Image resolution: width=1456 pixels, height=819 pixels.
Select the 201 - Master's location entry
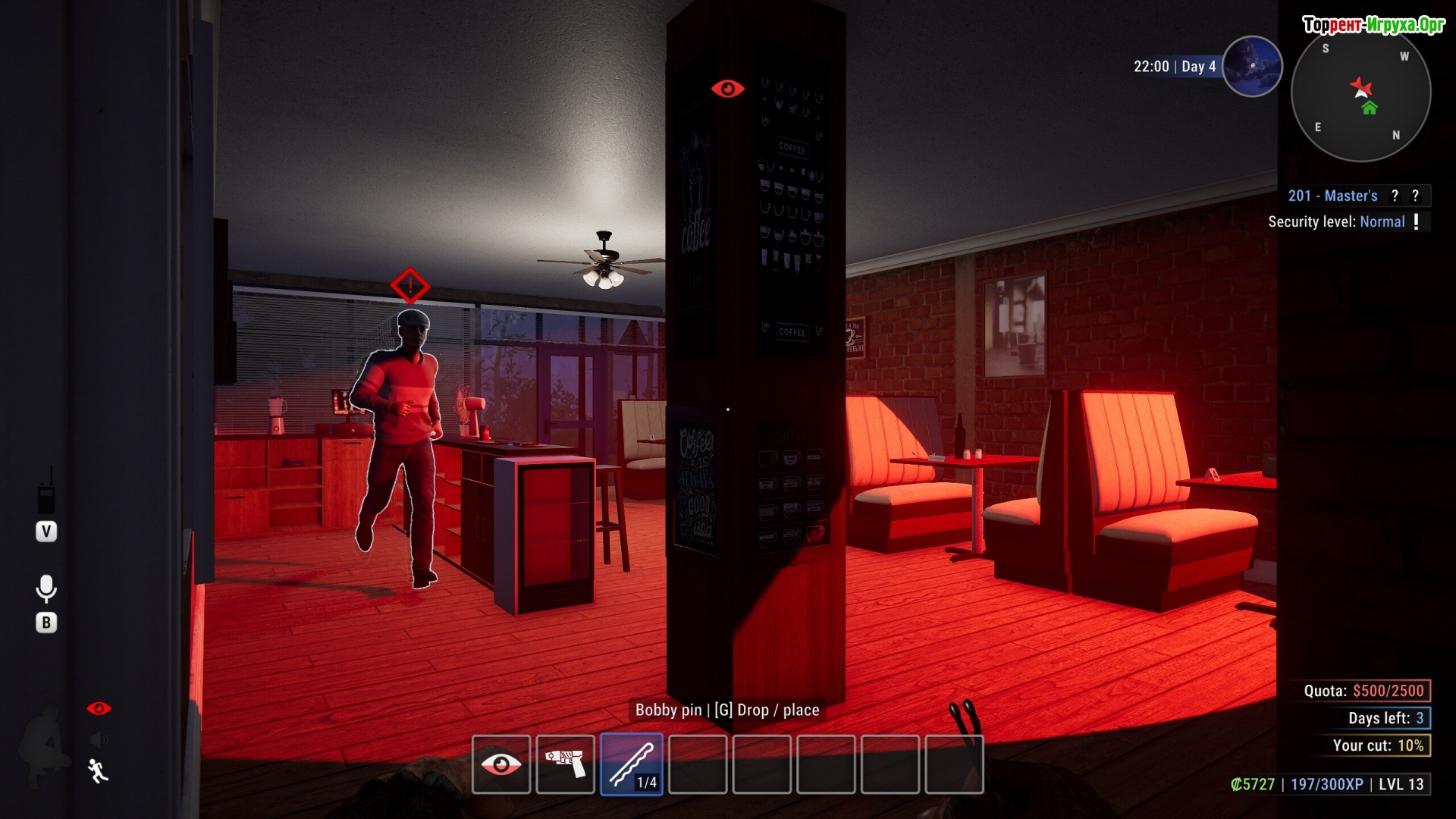[1332, 196]
